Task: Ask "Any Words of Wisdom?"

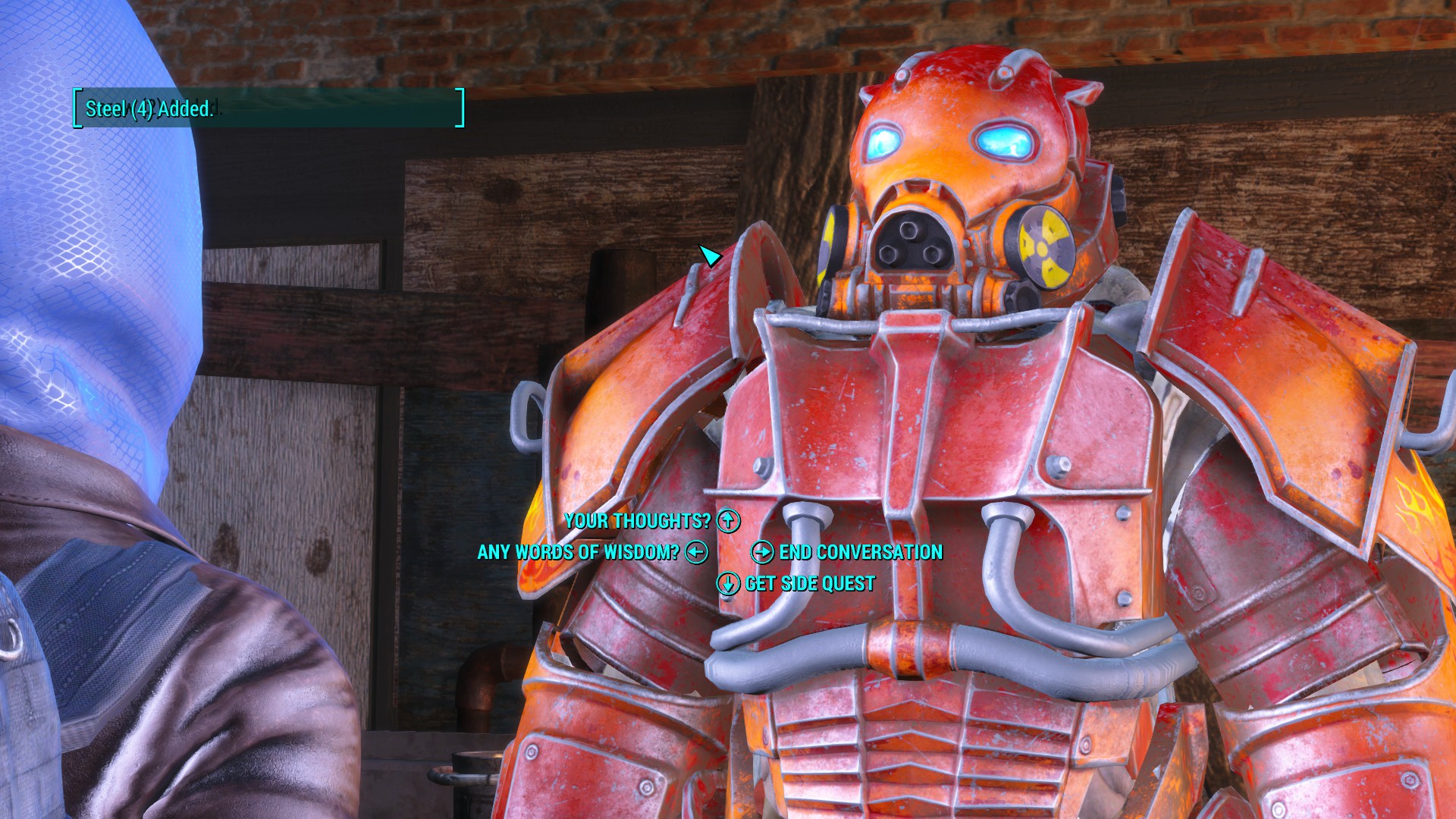Action: [x=578, y=552]
